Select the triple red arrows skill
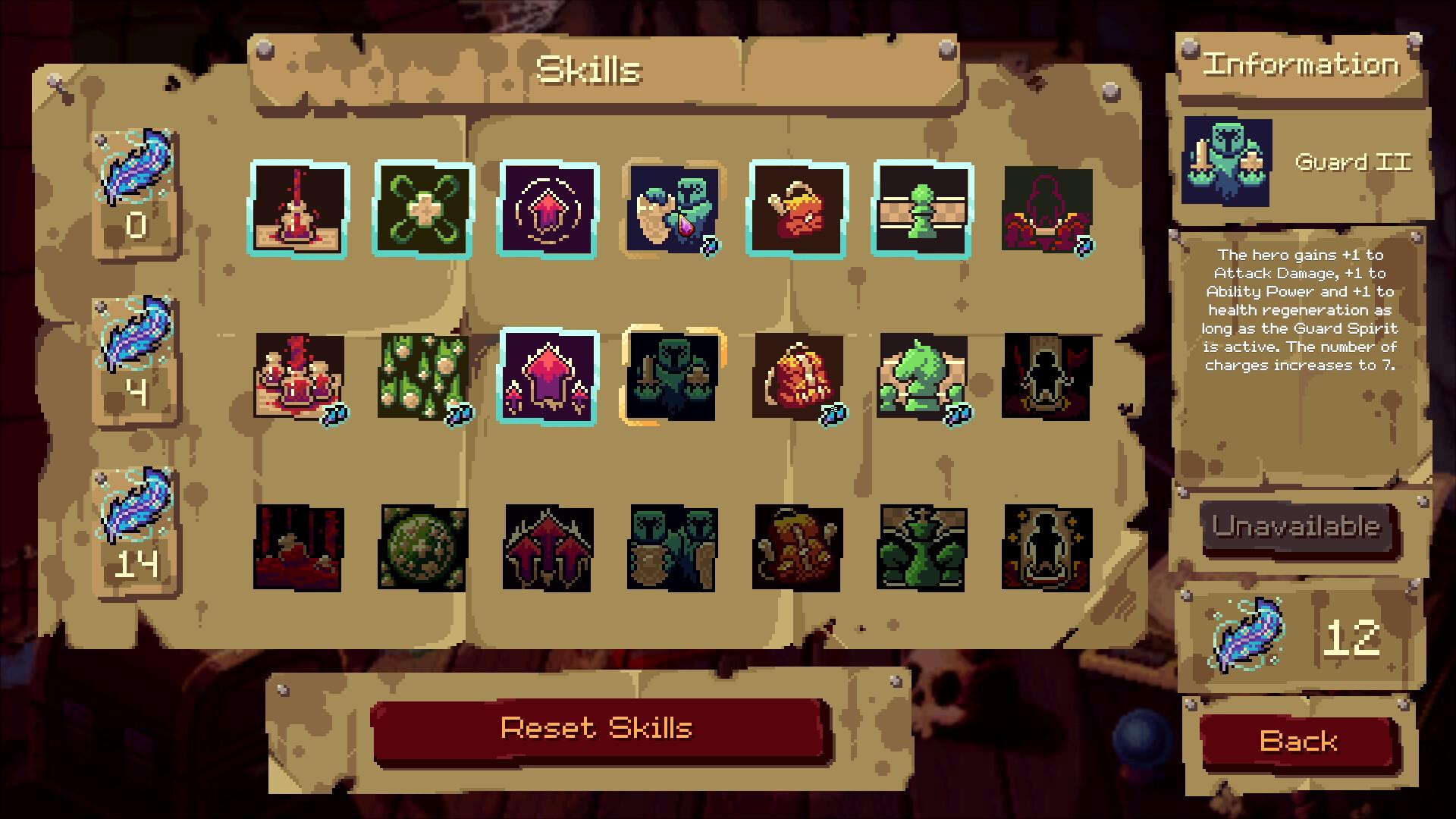The width and height of the screenshot is (1456, 819). coord(548,549)
